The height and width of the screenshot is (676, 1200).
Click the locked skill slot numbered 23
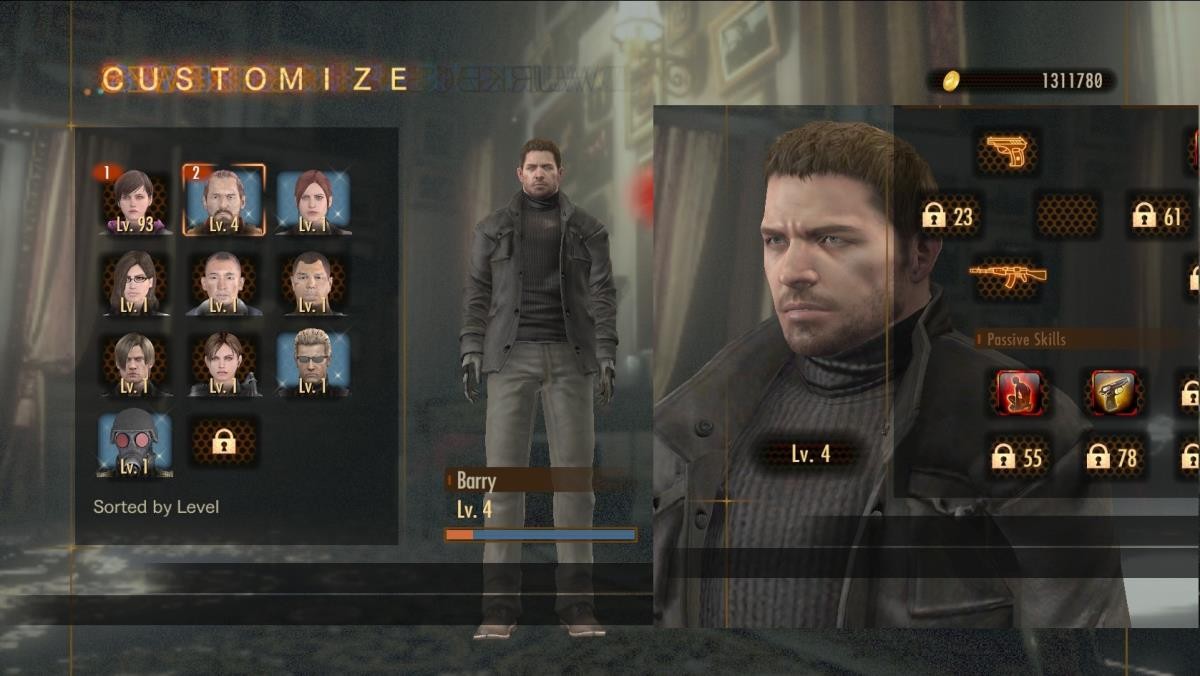(x=948, y=215)
